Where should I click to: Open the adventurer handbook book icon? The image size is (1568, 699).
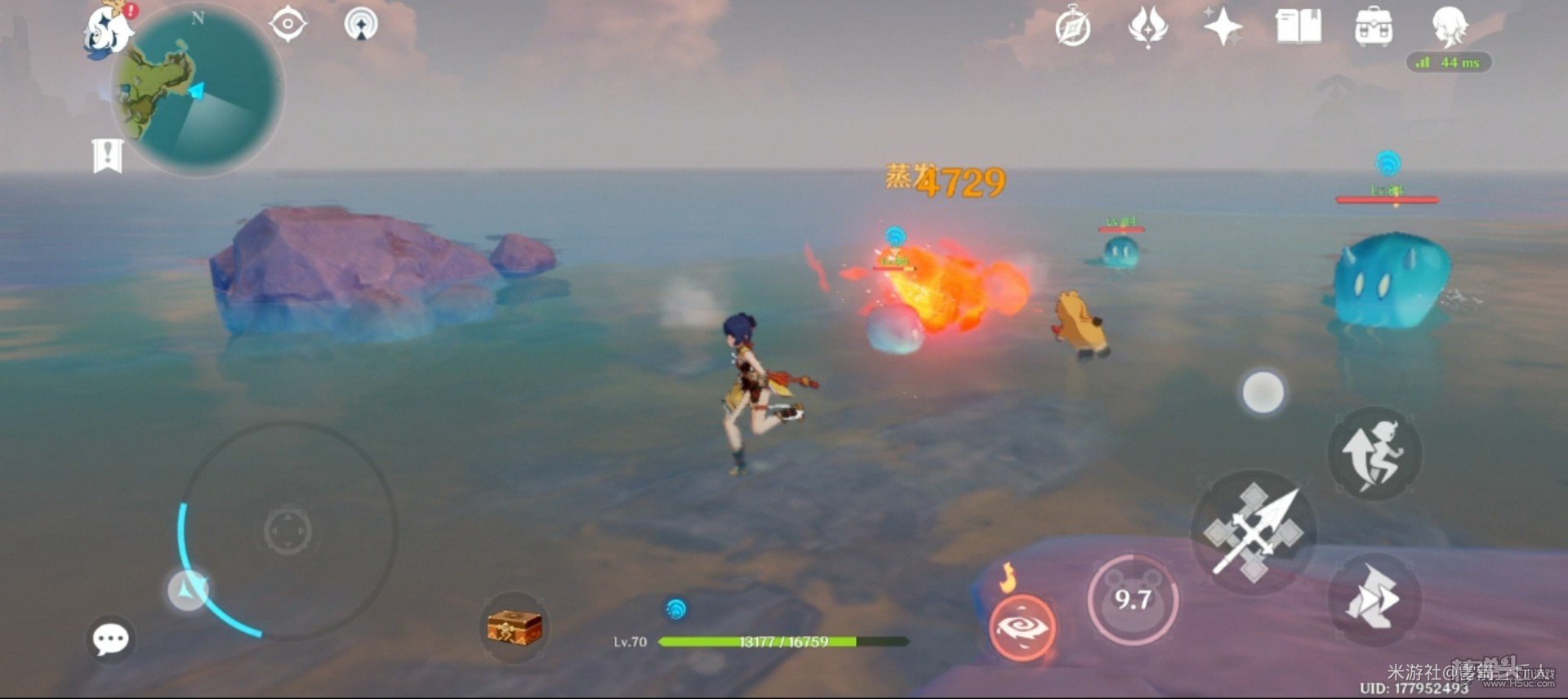click(1298, 28)
